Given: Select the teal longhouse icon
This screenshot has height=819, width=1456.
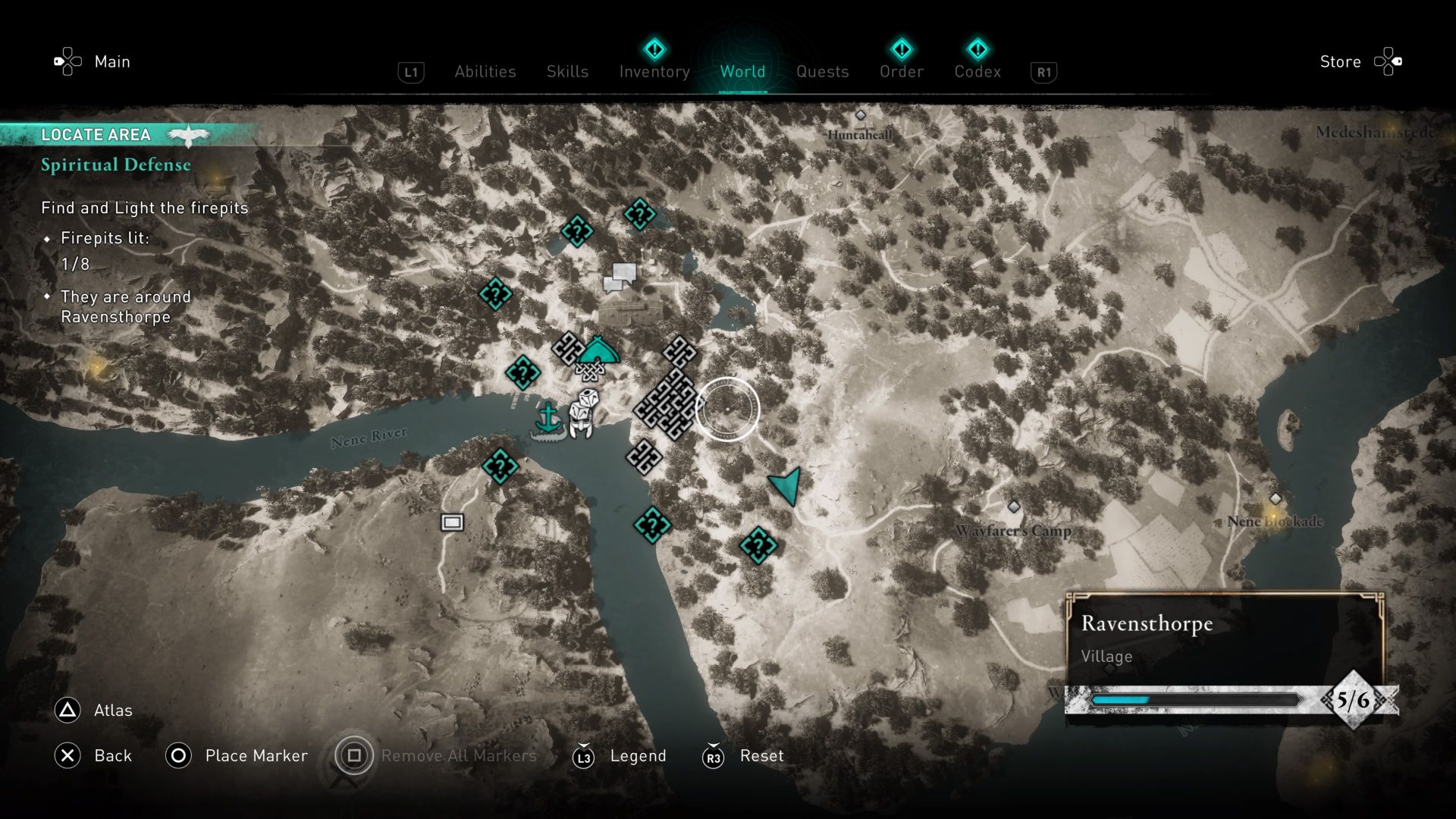Looking at the screenshot, I should coord(598,350).
